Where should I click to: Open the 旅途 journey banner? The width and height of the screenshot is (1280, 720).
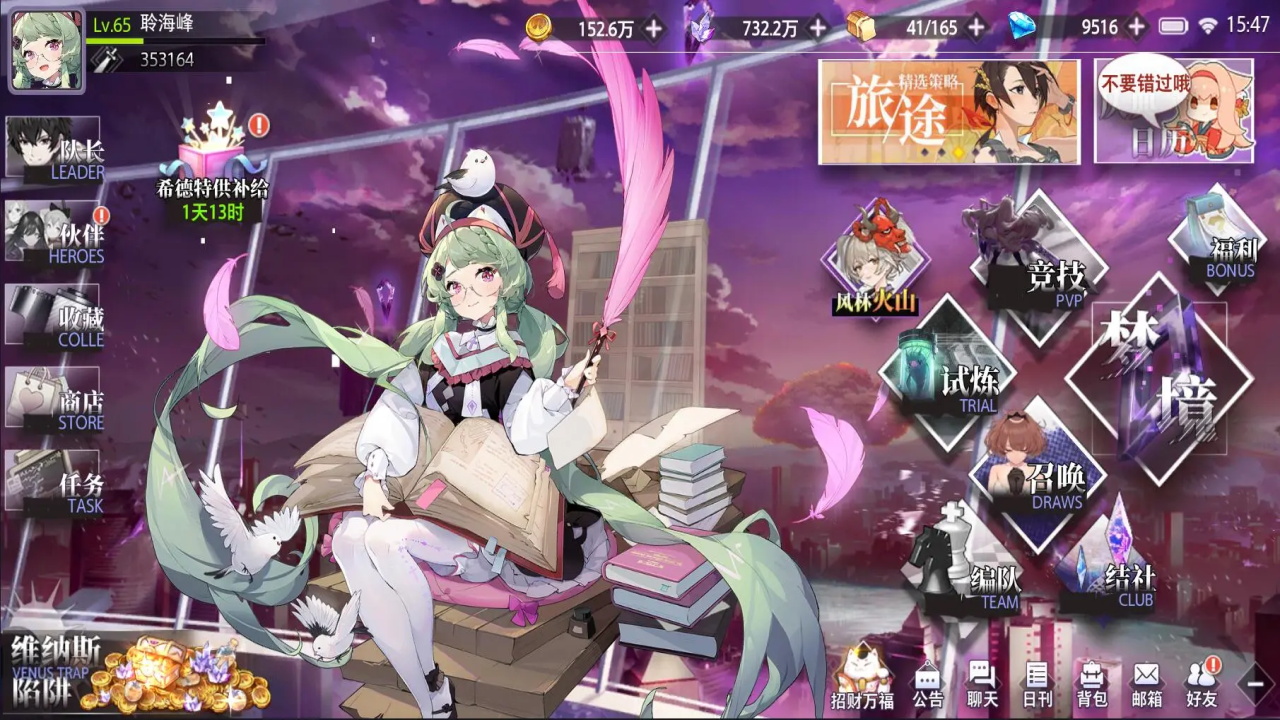(948, 111)
